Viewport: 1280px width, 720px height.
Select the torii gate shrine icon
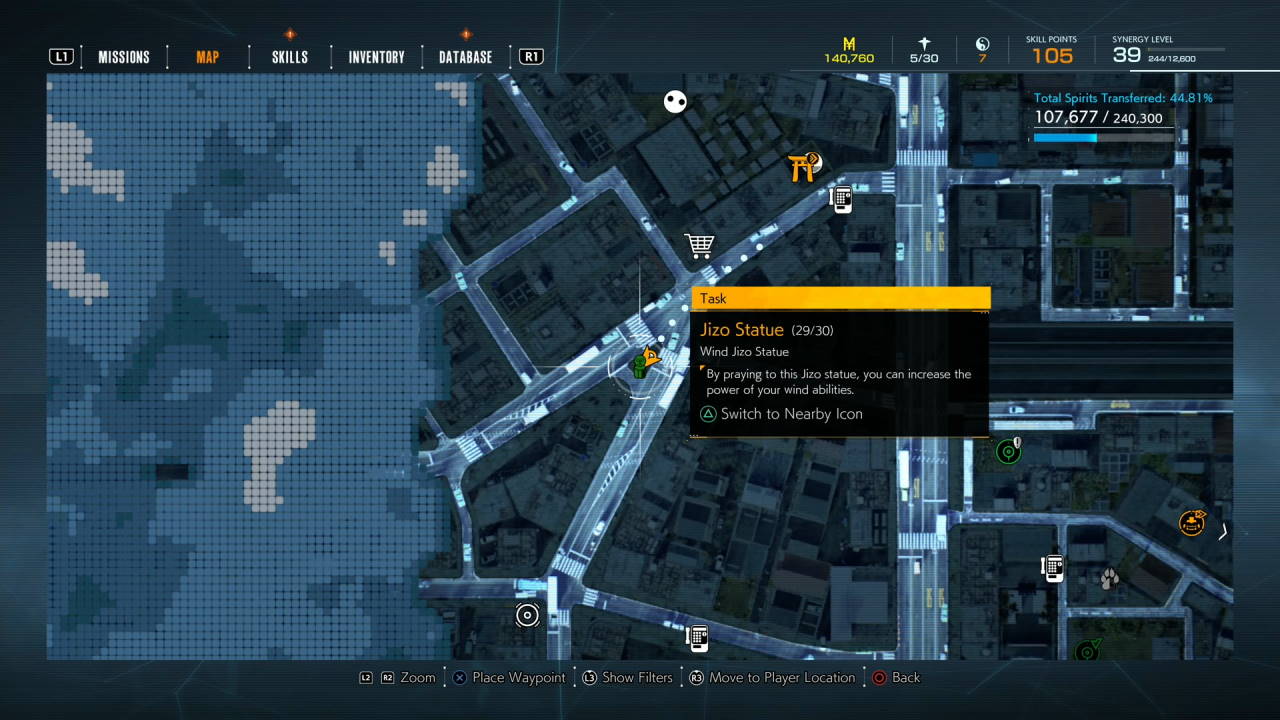point(802,168)
